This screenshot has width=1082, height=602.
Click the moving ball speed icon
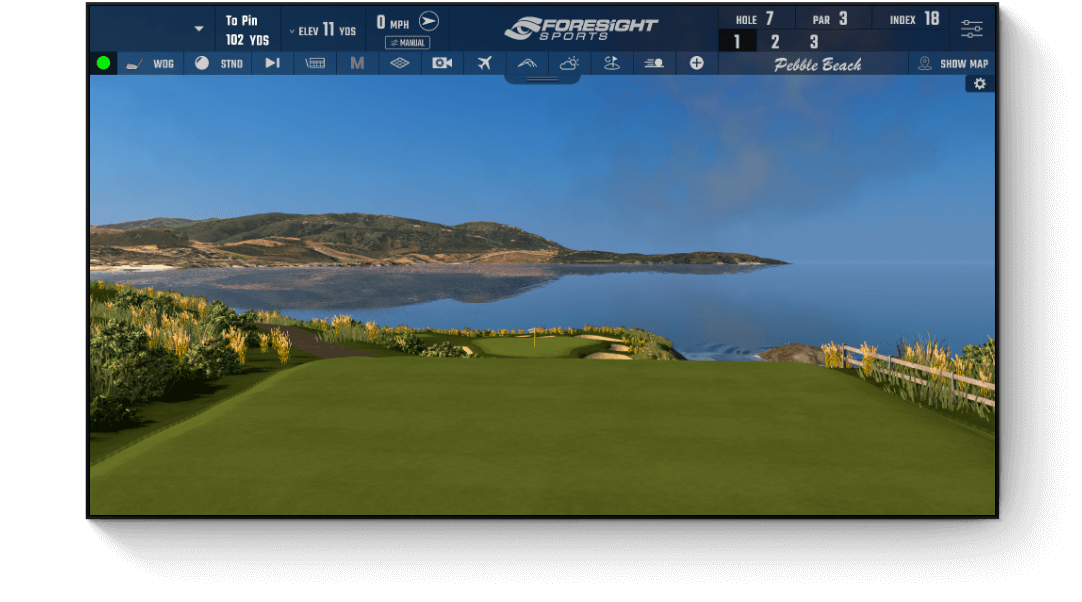point(654,63)
